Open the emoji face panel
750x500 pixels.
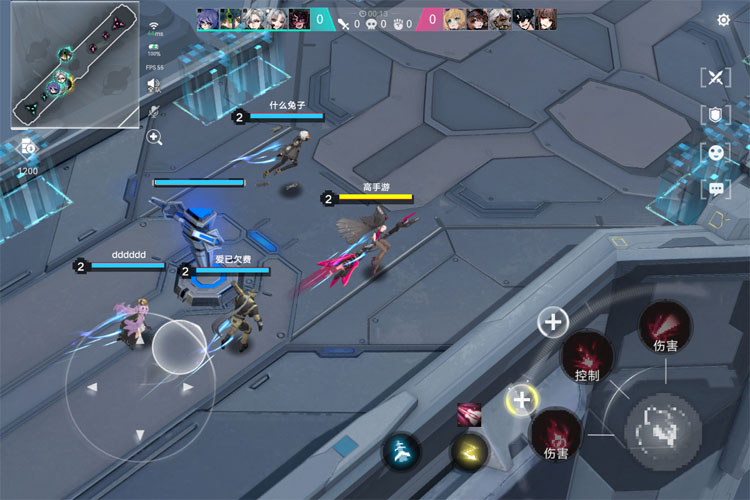coord(716,152)
